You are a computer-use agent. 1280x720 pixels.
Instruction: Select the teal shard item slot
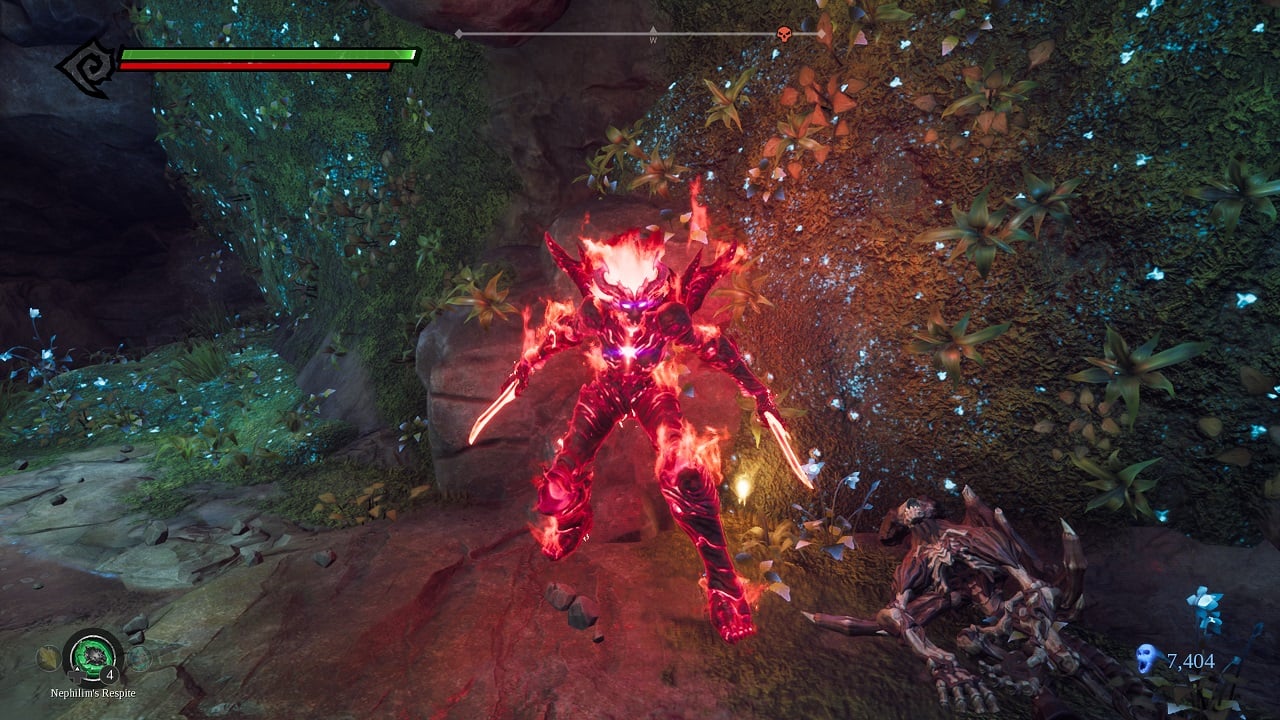139,658
